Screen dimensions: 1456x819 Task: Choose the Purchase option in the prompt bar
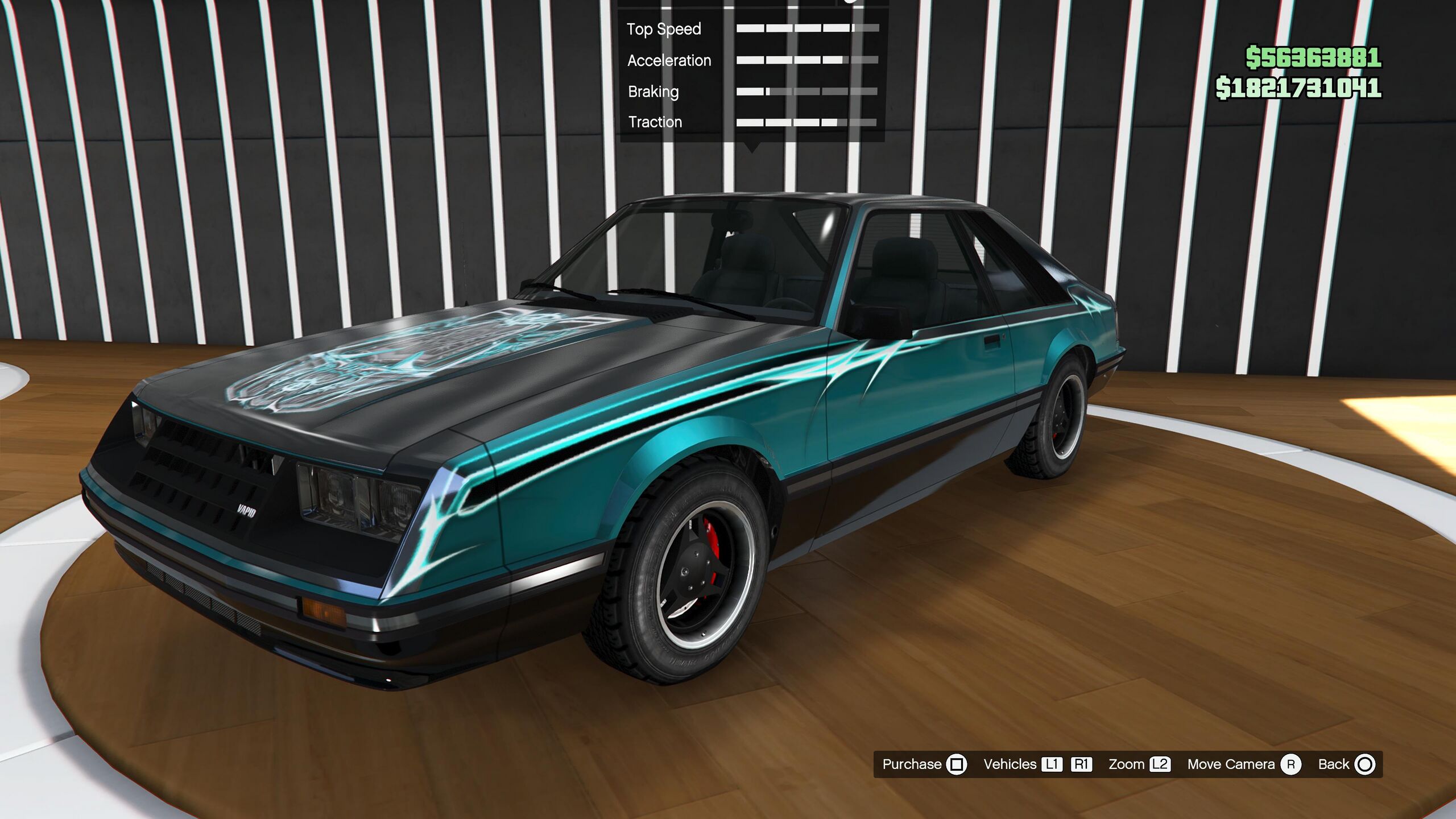pos(924,764)
